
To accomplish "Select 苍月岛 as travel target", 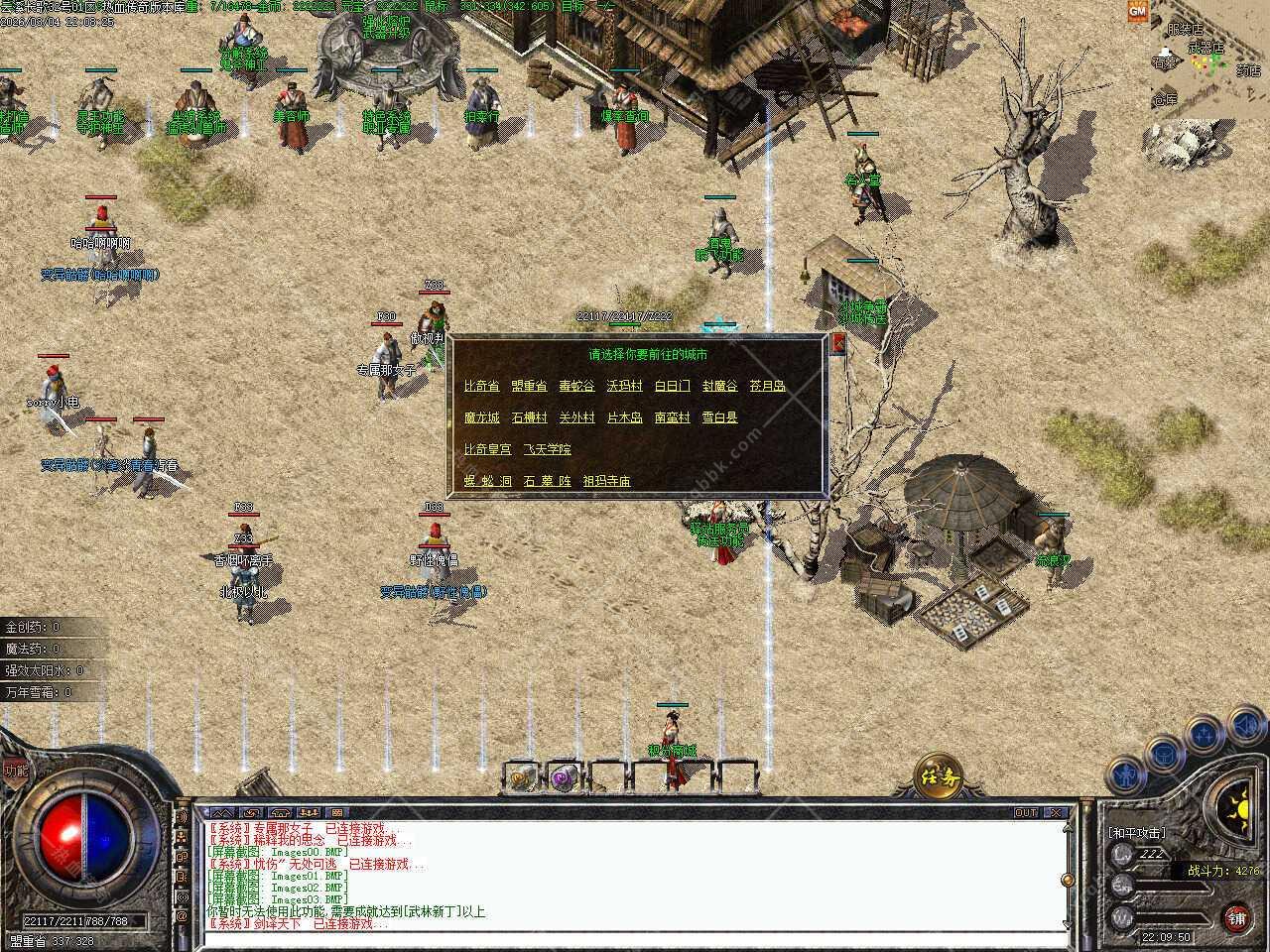I will click(767, 386).
